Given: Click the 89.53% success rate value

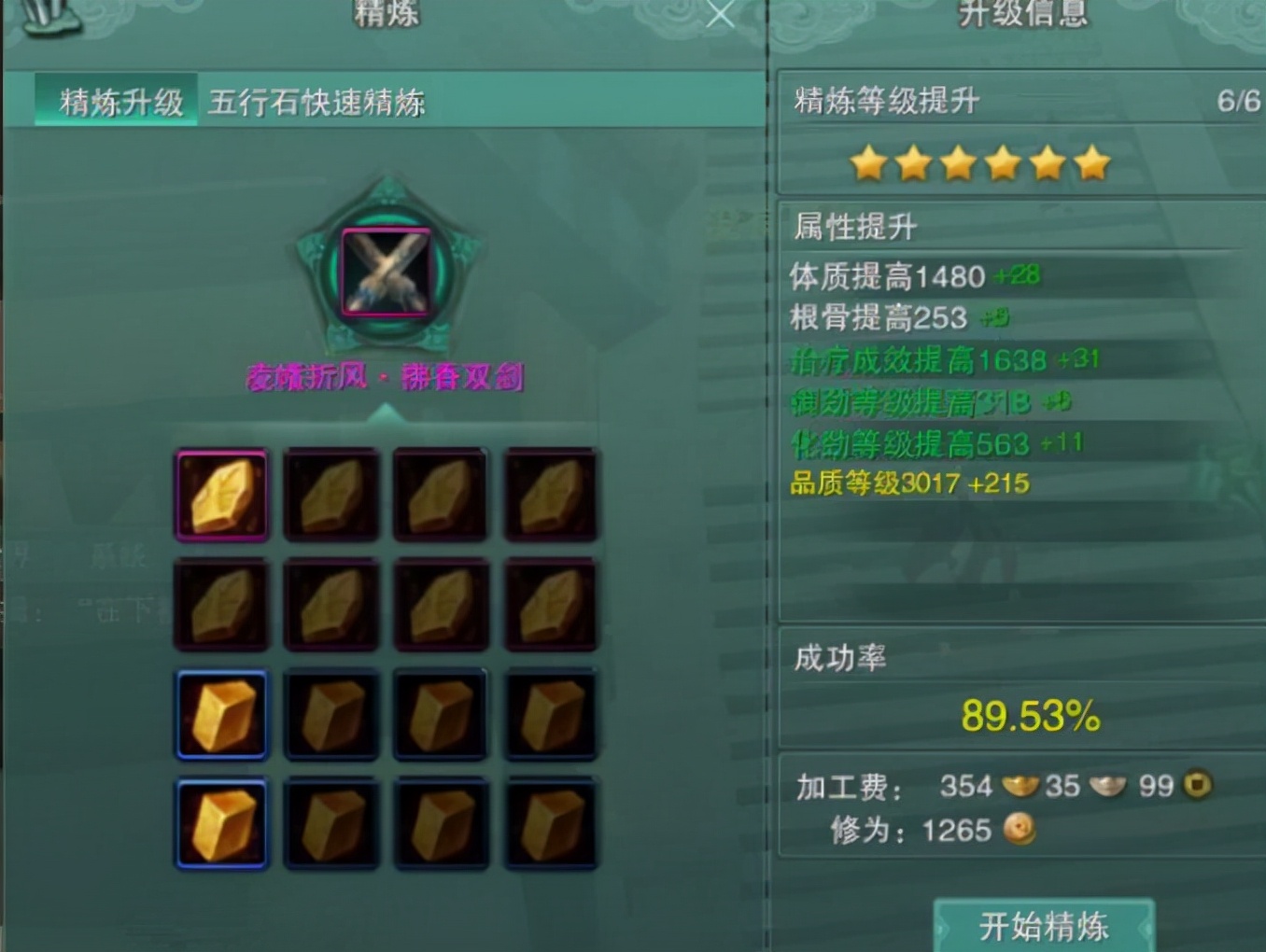Looking at the screenshot, I should click(x=1028, y=717).
